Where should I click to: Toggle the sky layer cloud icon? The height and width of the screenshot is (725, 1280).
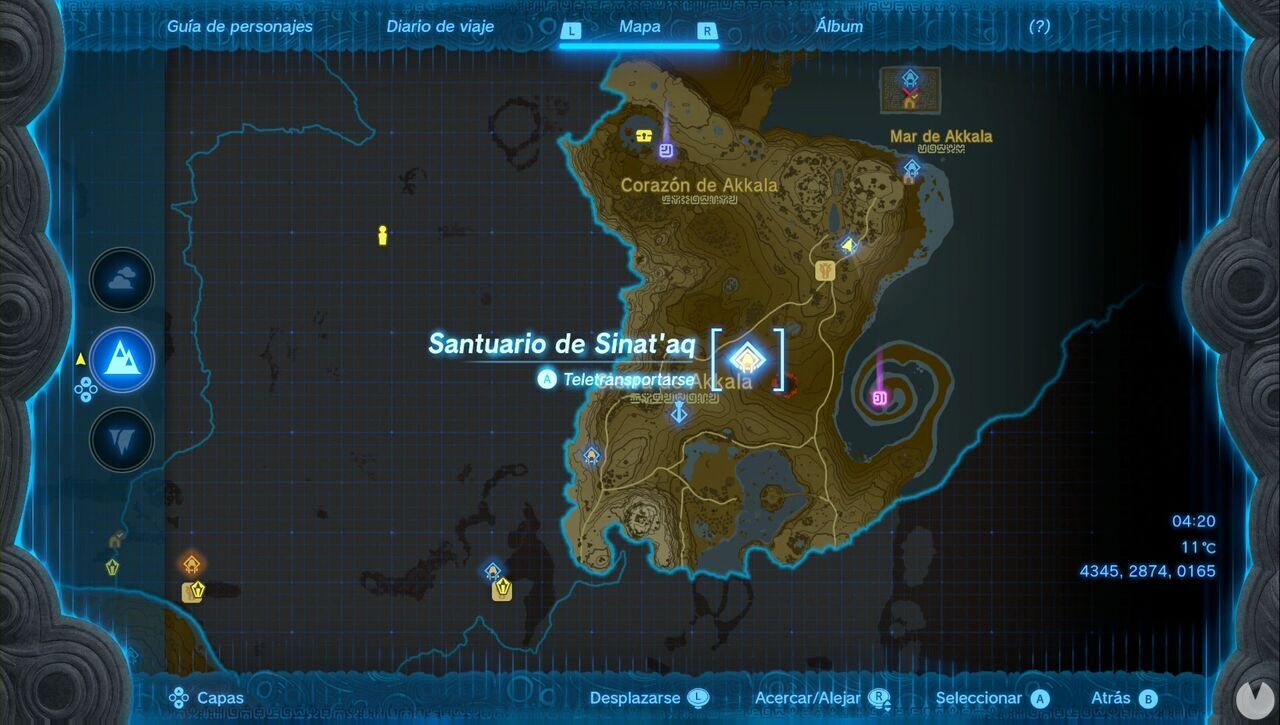tap(120, 279)
